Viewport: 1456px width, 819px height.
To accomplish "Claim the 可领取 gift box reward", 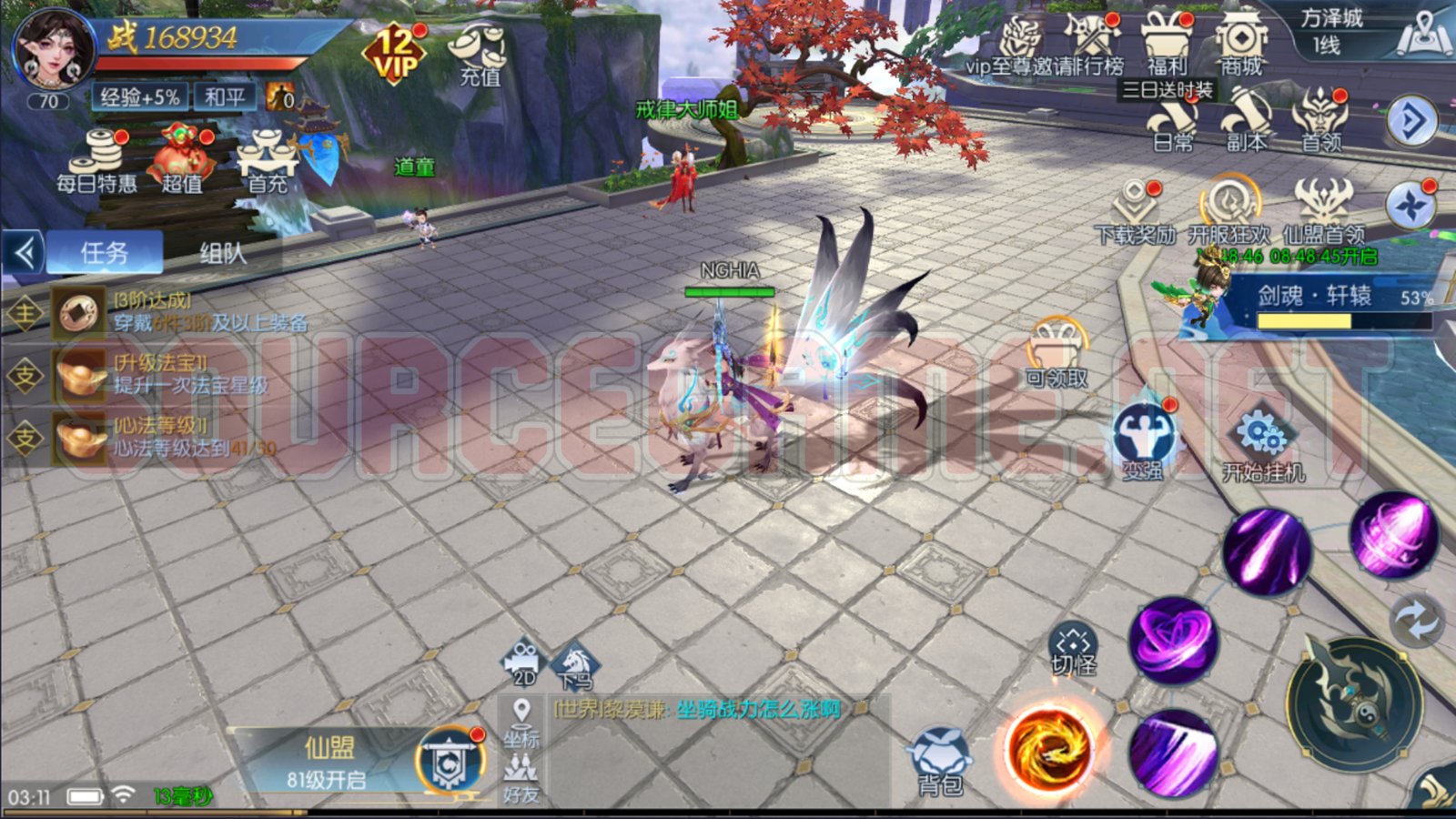I will tap(1056, 353).
